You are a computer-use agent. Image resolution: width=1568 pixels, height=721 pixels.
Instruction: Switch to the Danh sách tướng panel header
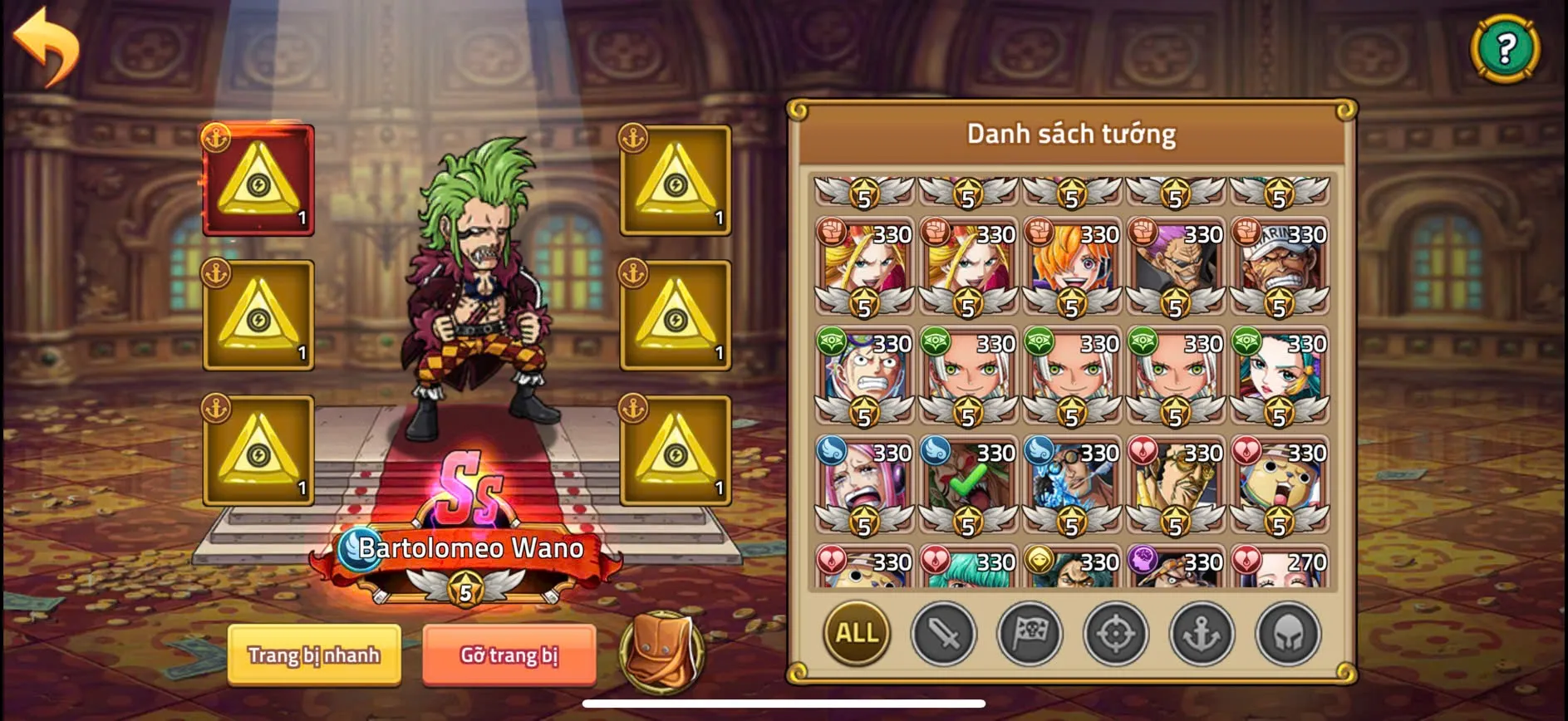pos(1071,131)
